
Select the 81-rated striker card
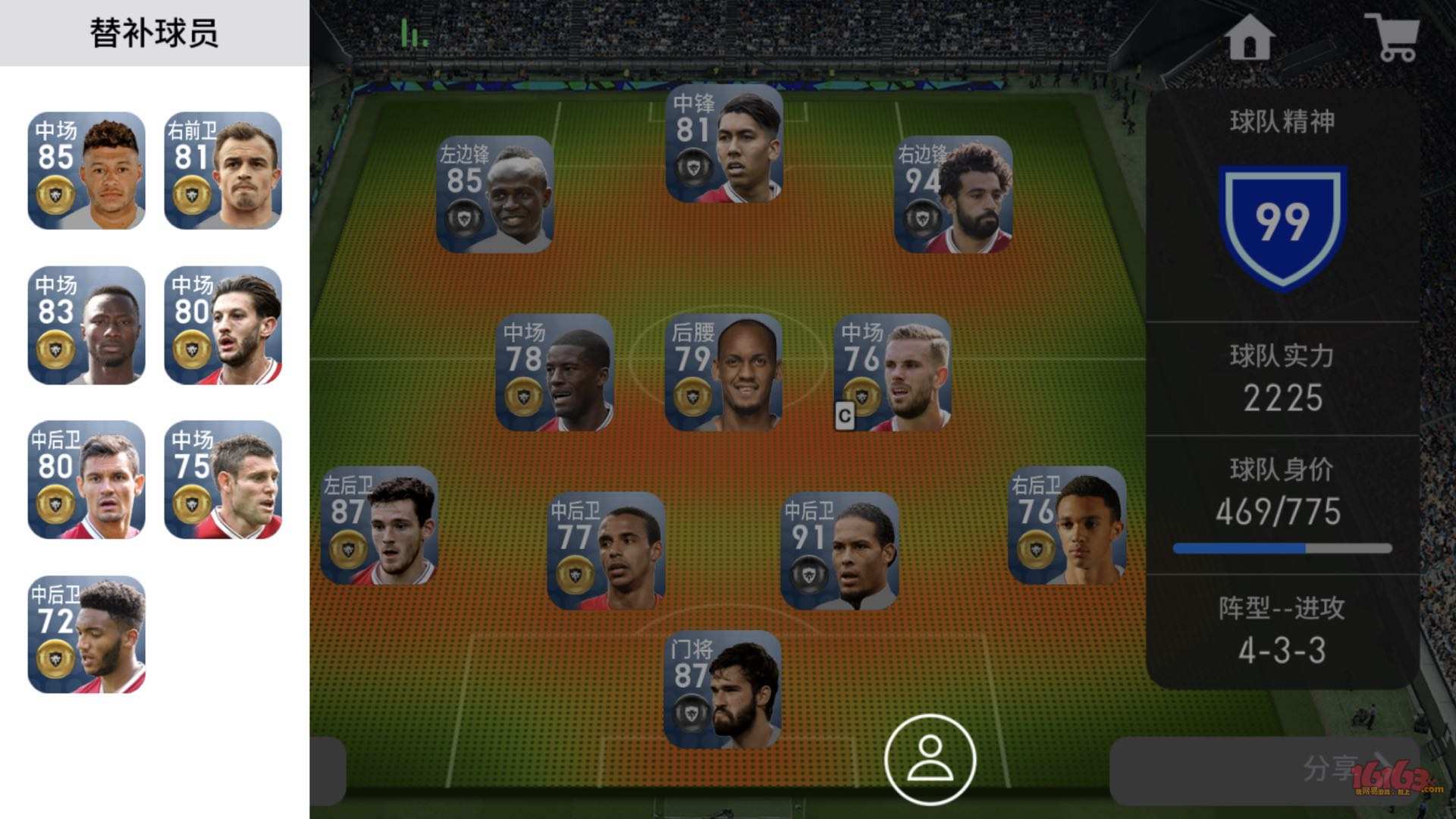pos(723,144)
